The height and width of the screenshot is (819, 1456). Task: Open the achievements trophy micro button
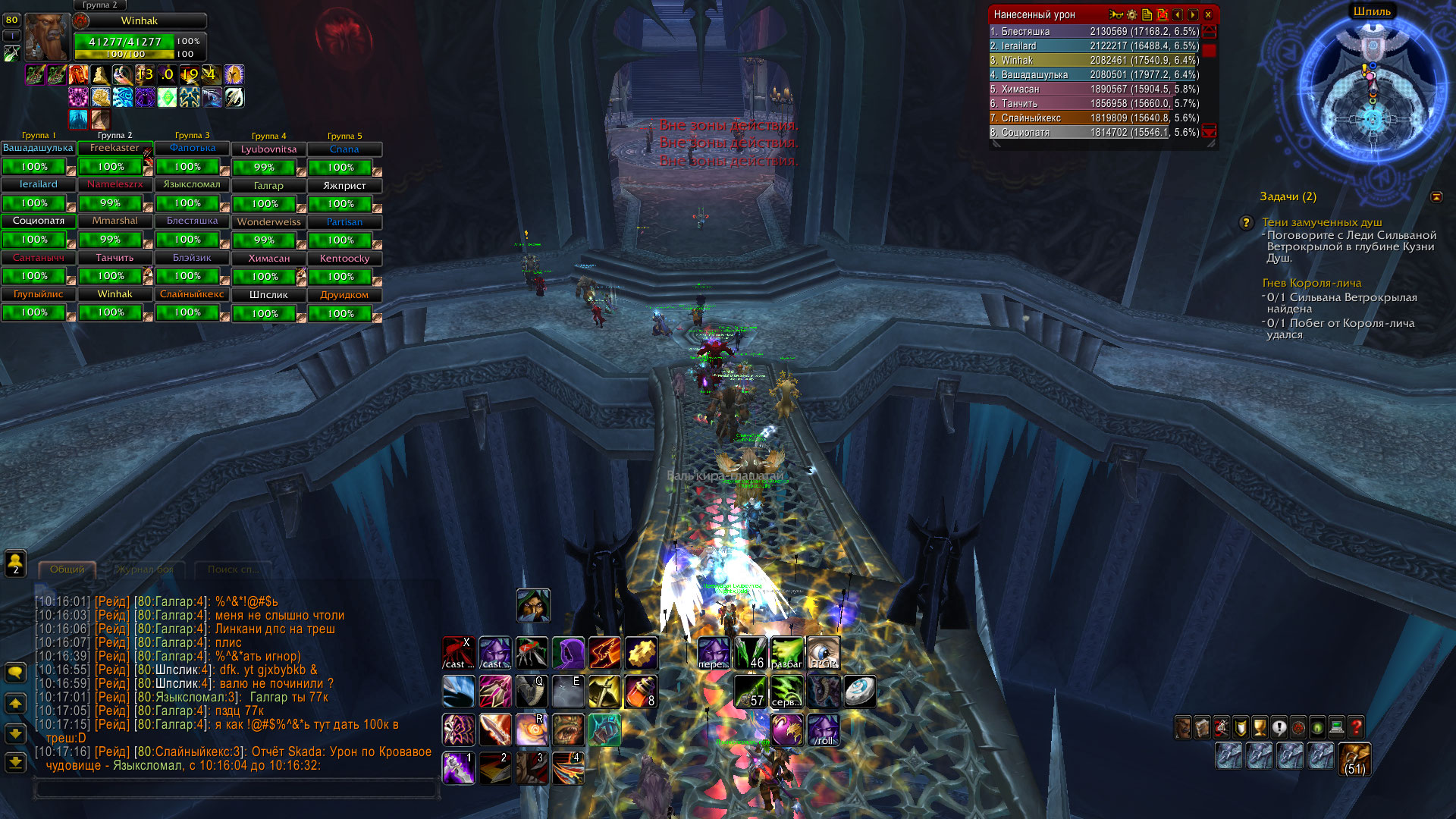1260,728
